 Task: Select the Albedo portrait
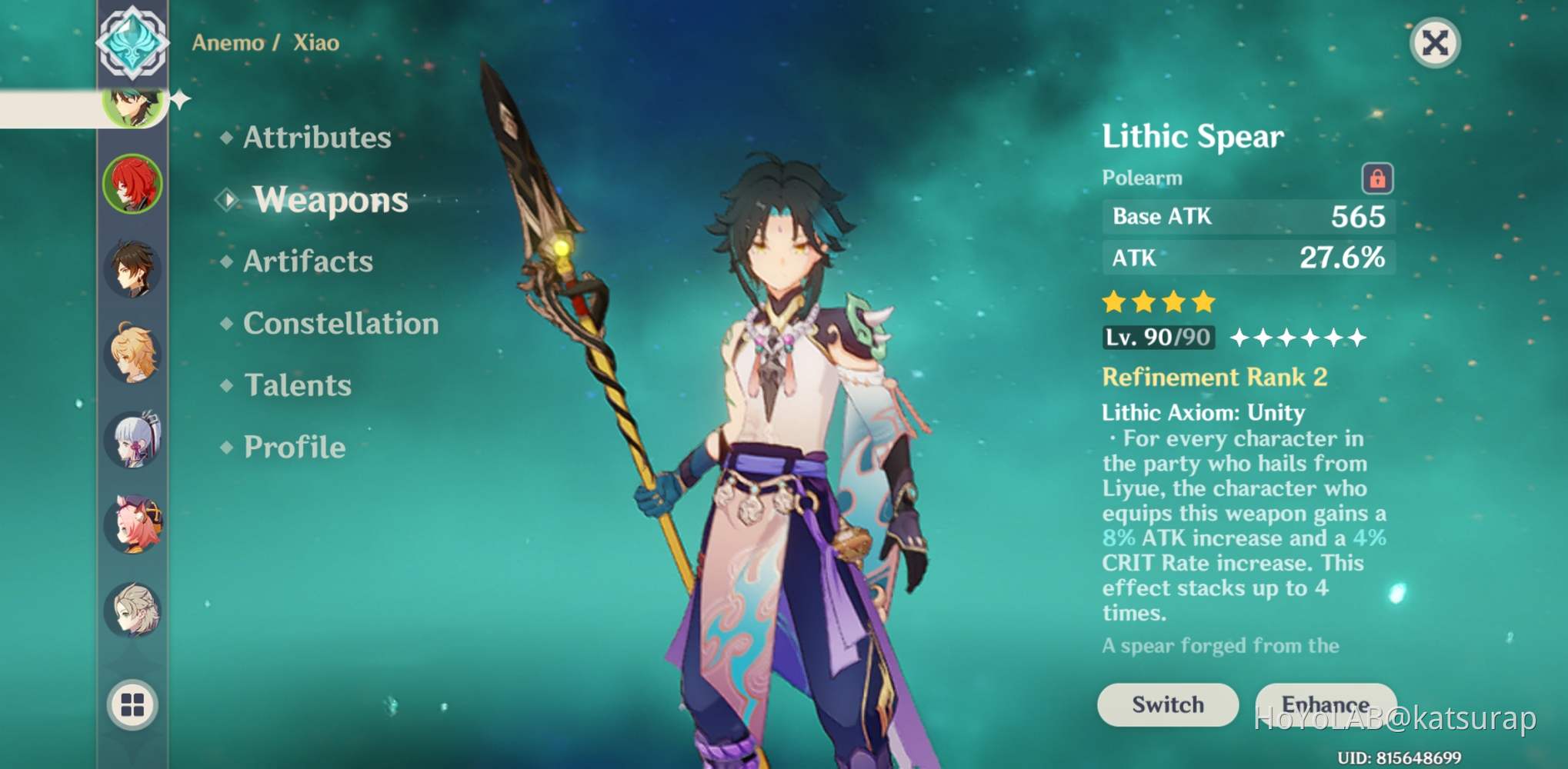pos(133,610)
